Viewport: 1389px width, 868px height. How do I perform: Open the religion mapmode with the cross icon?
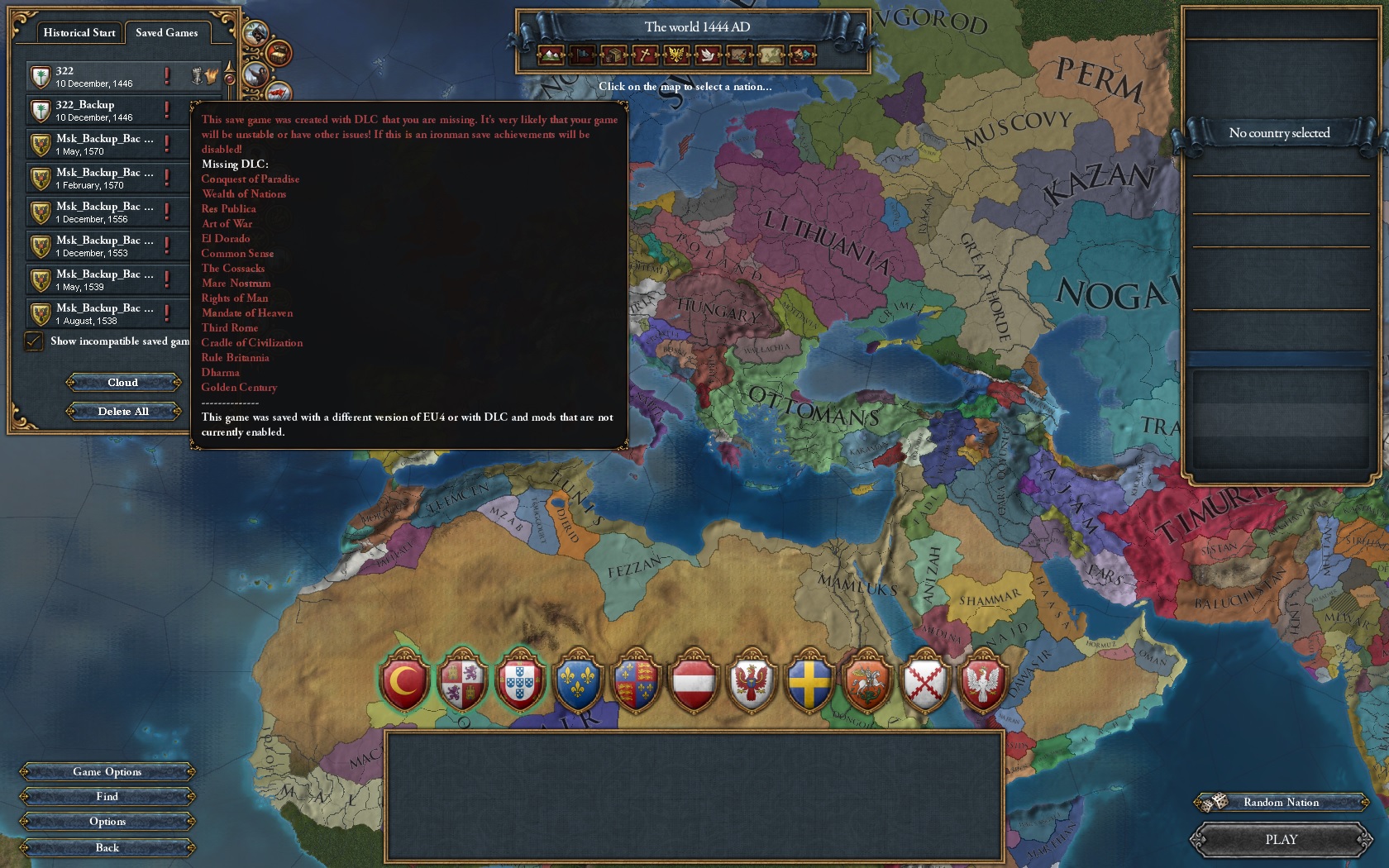tap(643, 56)
